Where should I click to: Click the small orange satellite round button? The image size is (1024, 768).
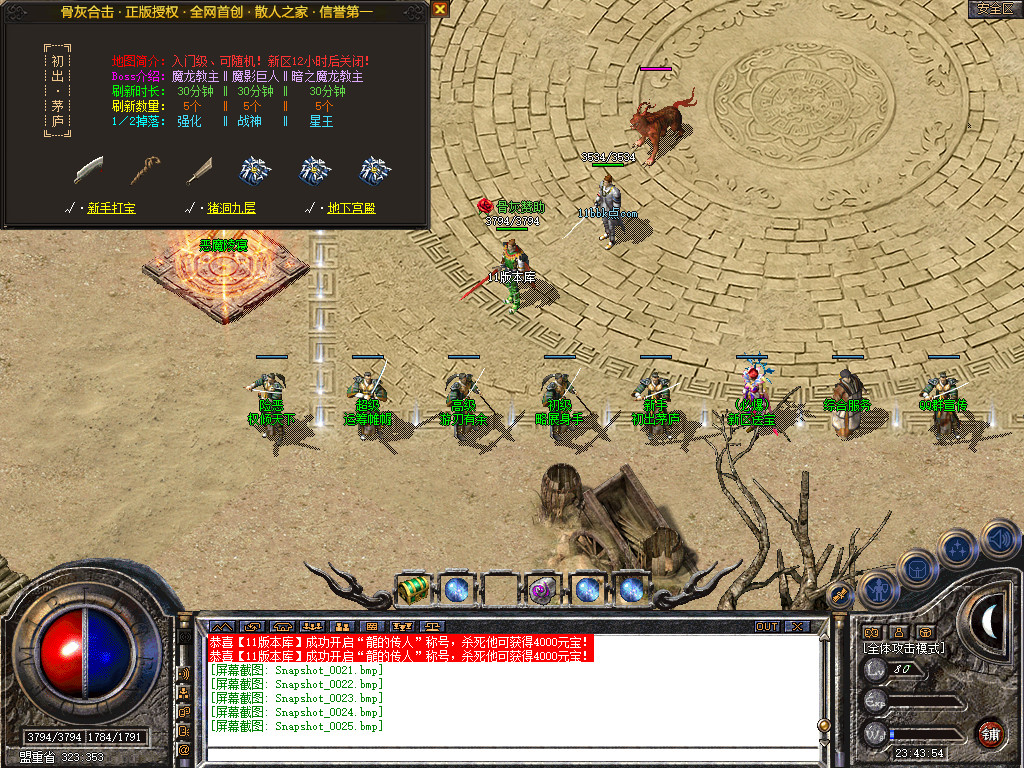point(840,595)
